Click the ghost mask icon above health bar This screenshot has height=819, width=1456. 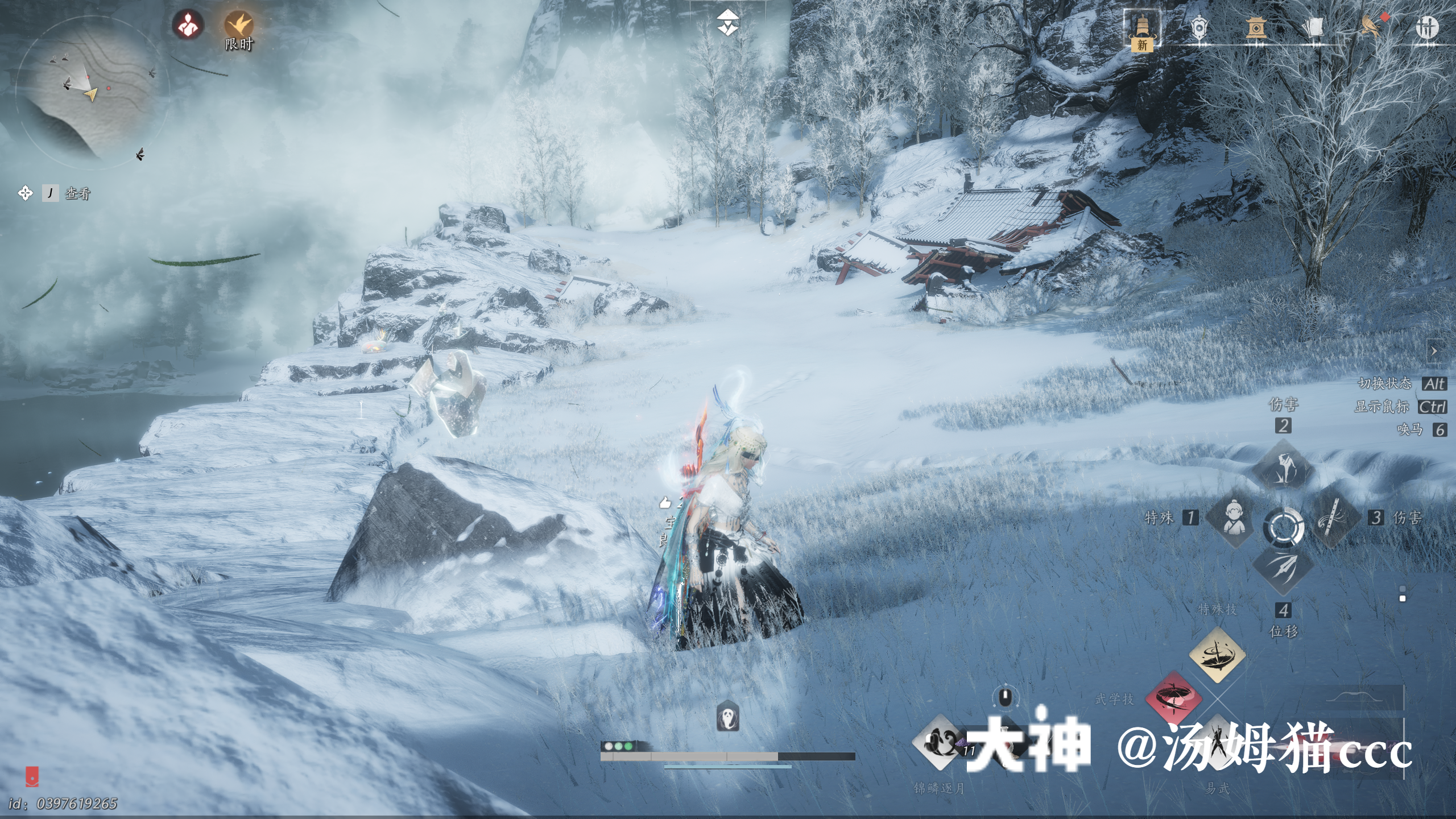727,715
